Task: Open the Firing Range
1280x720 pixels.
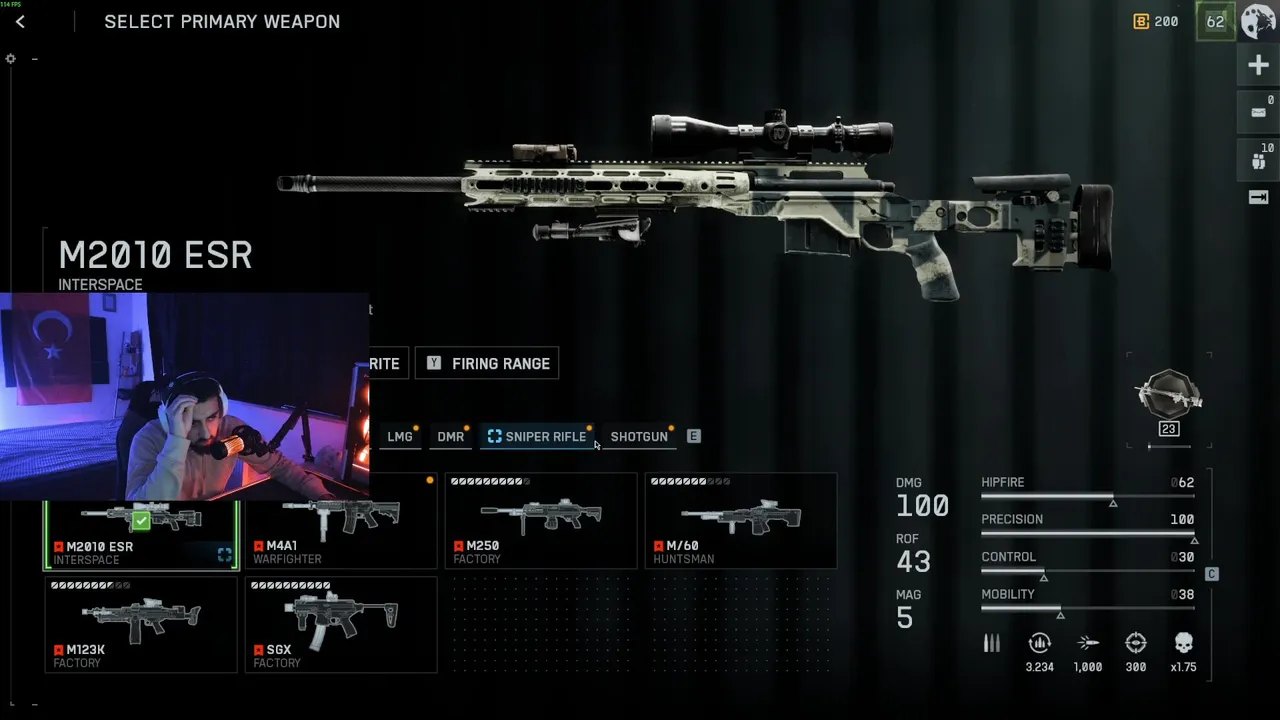Action: point(487,364)
